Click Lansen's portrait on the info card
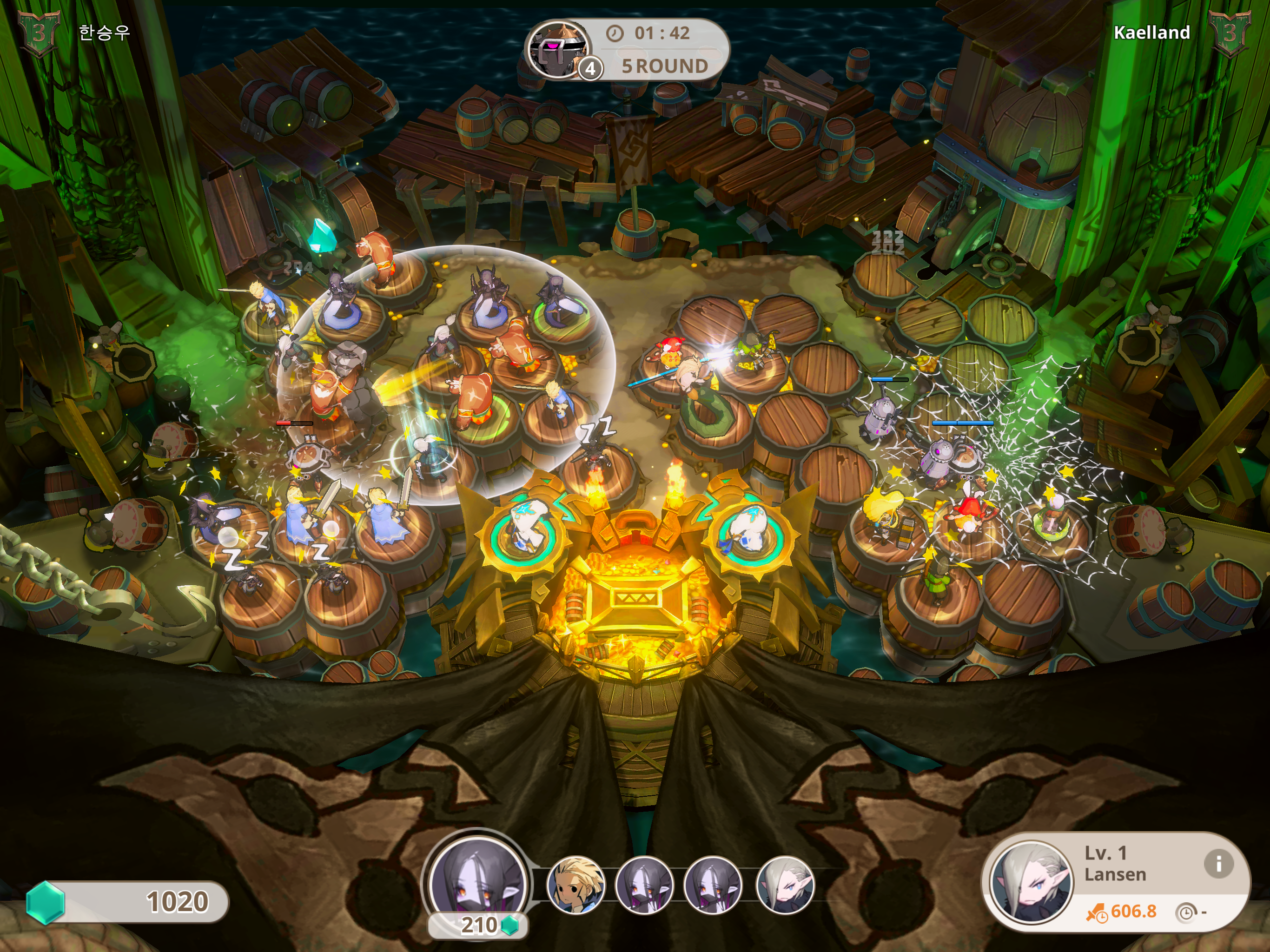Screen dimensions: 1270x952 (x=1031, y=882)
